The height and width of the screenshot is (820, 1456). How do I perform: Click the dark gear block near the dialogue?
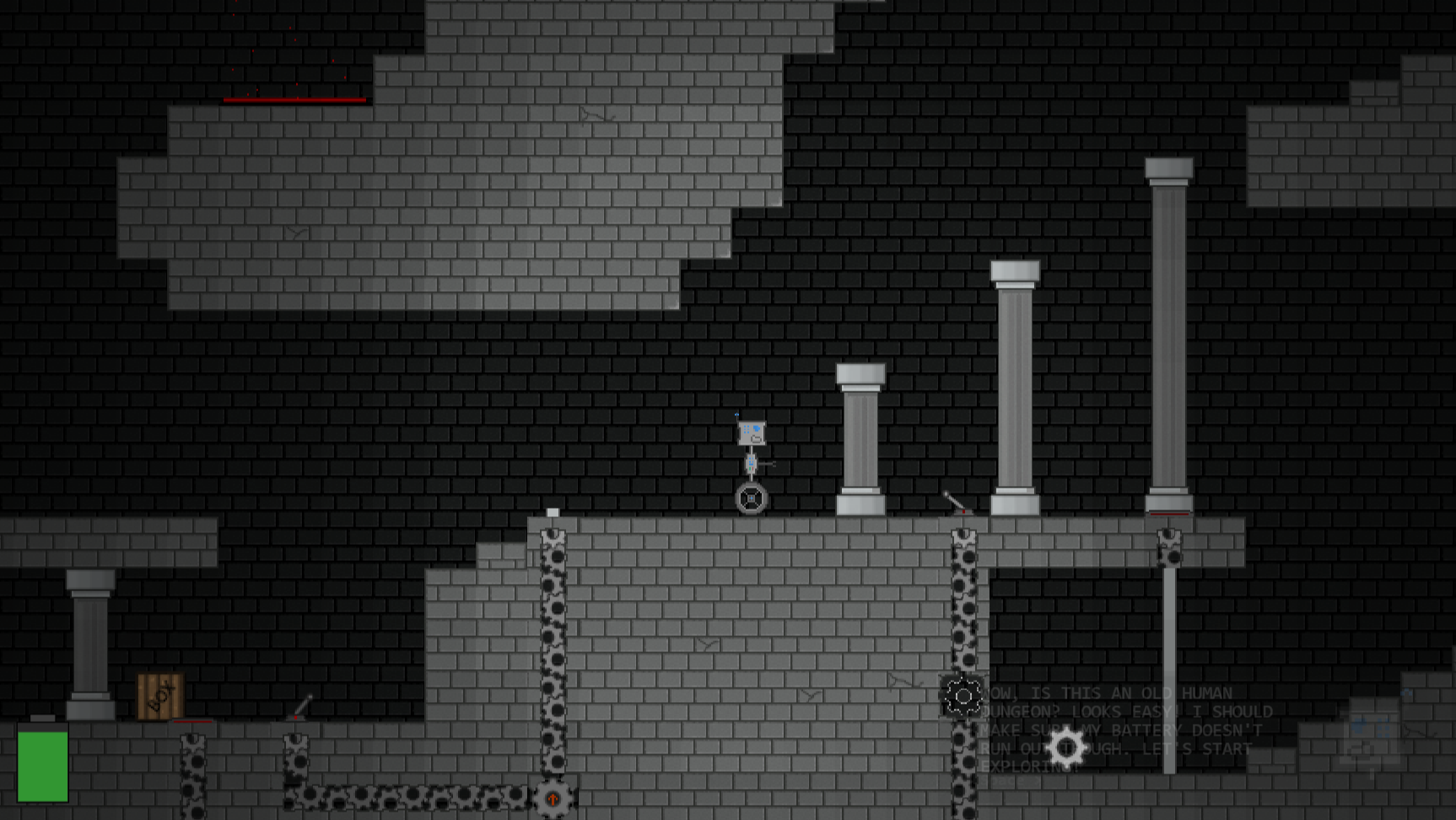coord(964,697)
